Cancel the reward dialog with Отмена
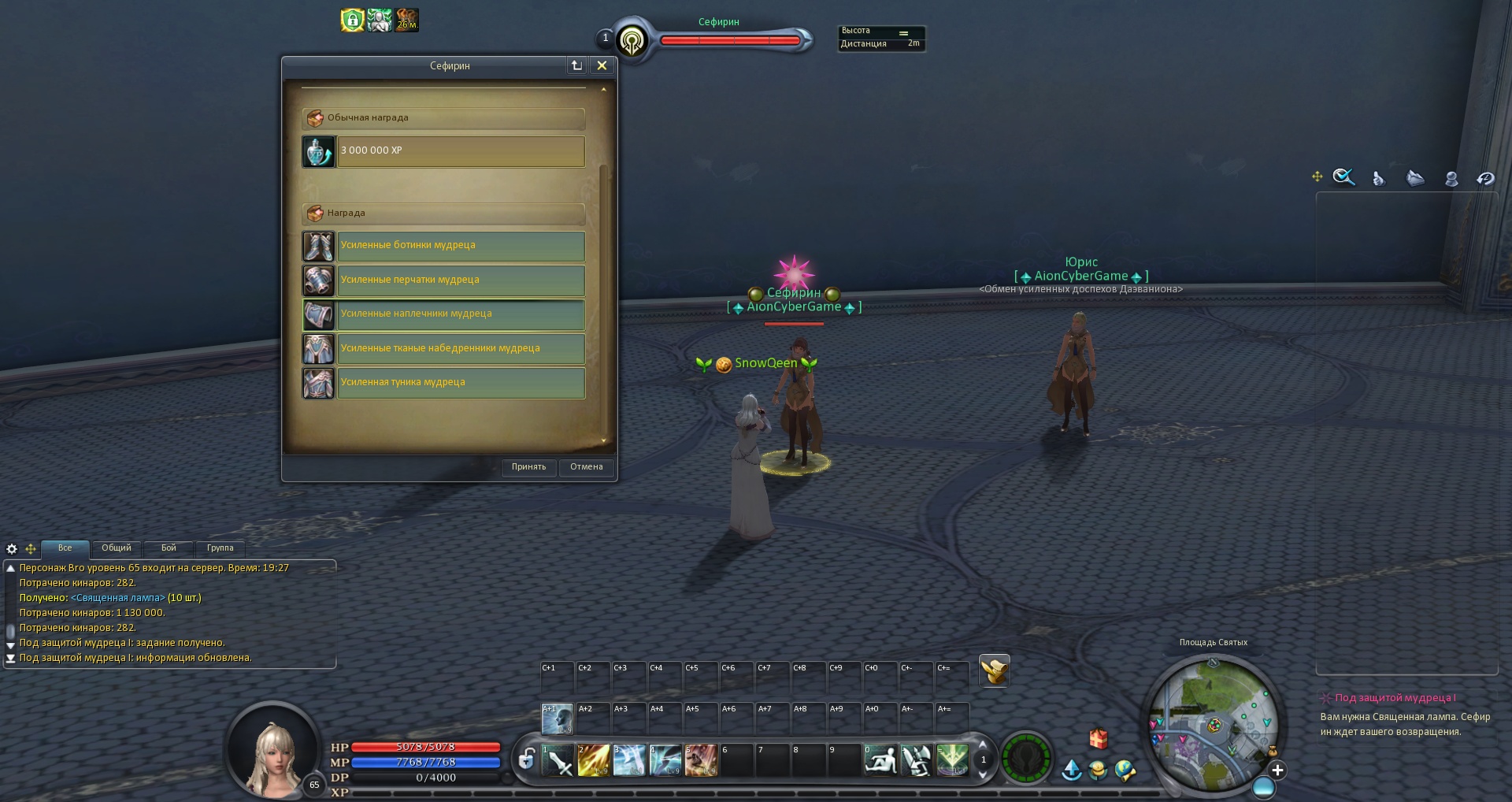The height and width of the screenshot is (802, 1512). tap(586, 467)
